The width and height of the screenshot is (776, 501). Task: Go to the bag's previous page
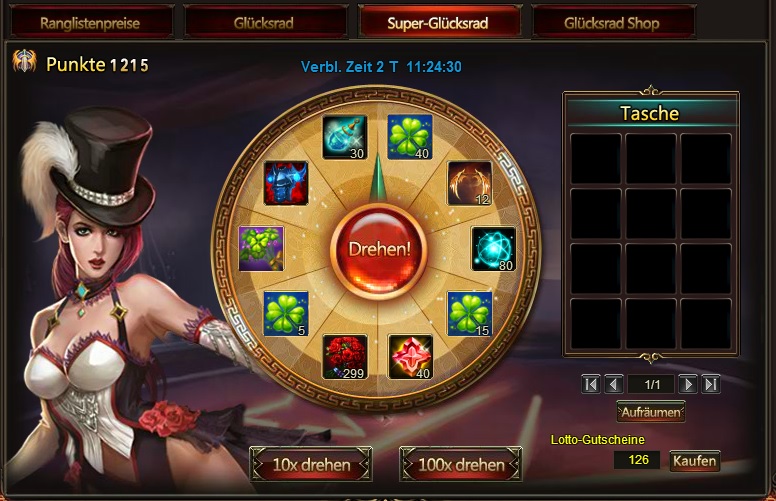click(615, 384)
